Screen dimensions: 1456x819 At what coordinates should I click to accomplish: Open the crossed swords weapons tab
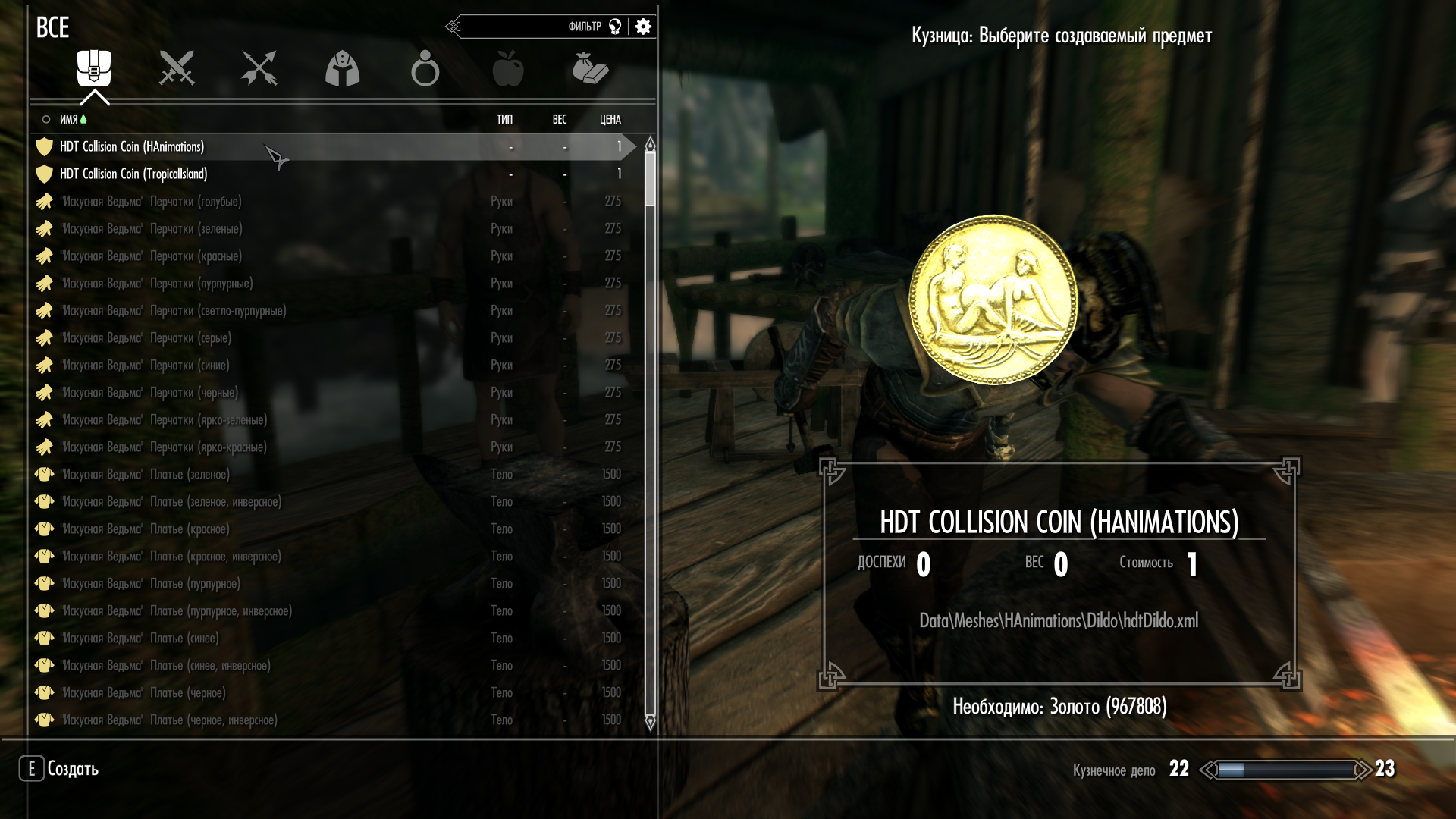point(177,68)
